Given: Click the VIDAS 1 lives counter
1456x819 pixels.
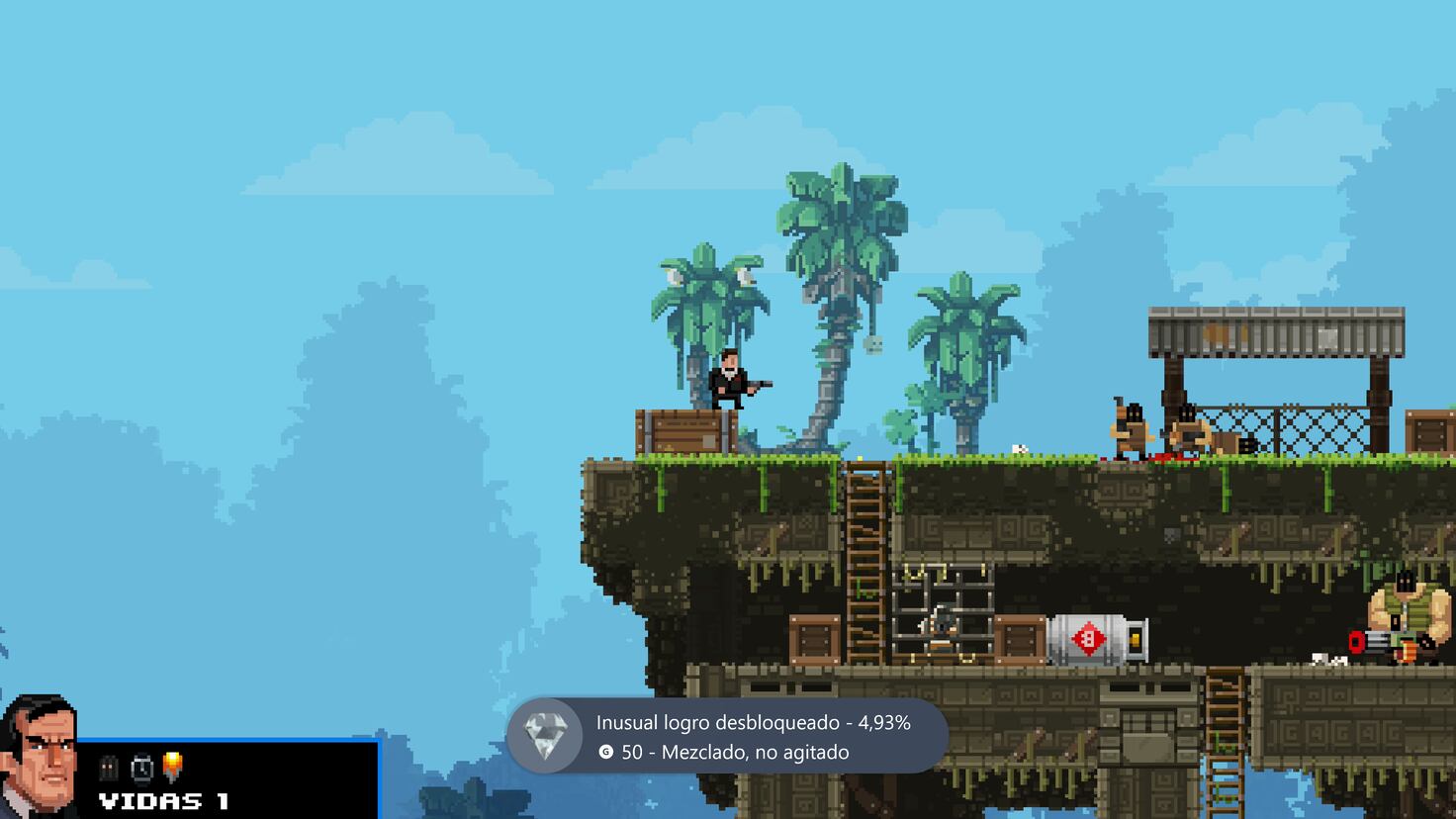Looking at the screenshot, I should click(x=163, y=799).
